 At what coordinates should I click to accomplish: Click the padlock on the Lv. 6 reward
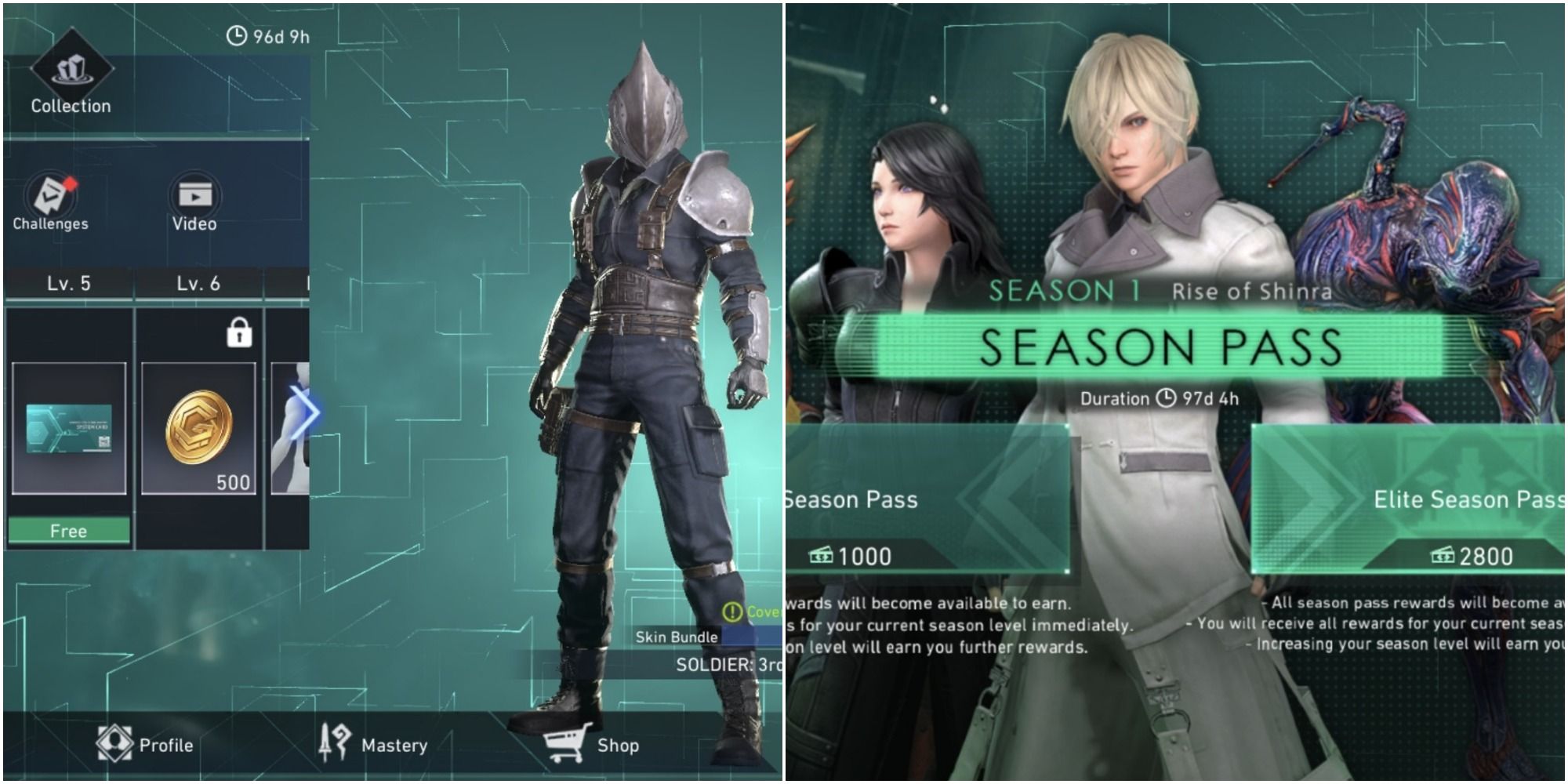pyautogui.click(x=239, y=332)
